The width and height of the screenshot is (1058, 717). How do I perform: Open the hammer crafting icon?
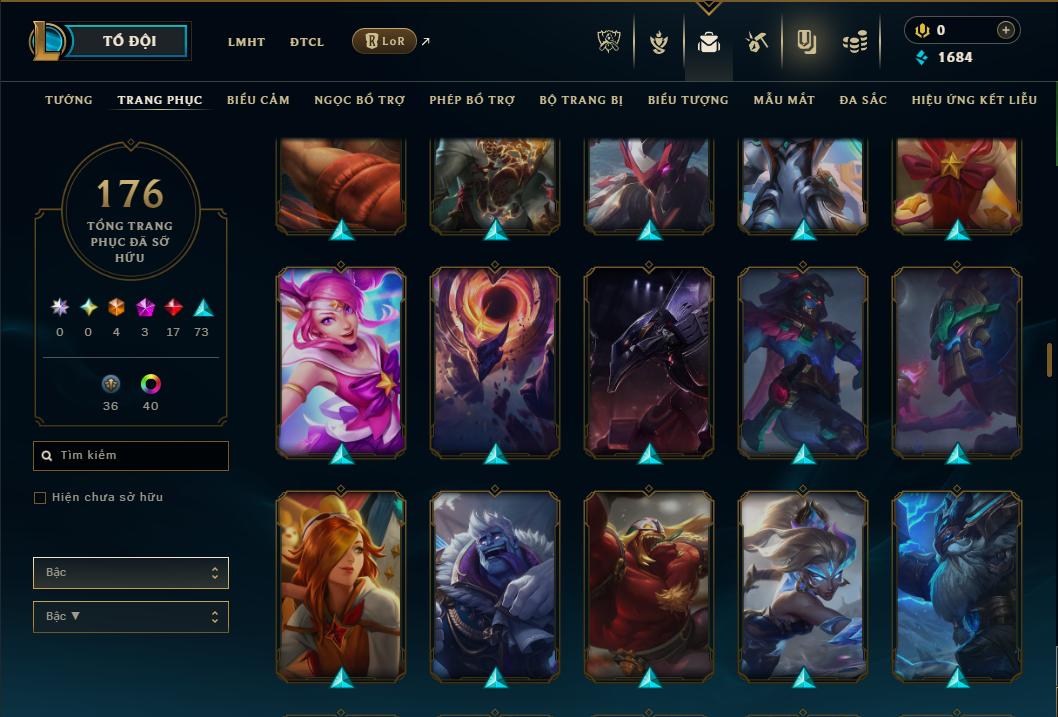[x=757, y=42]
